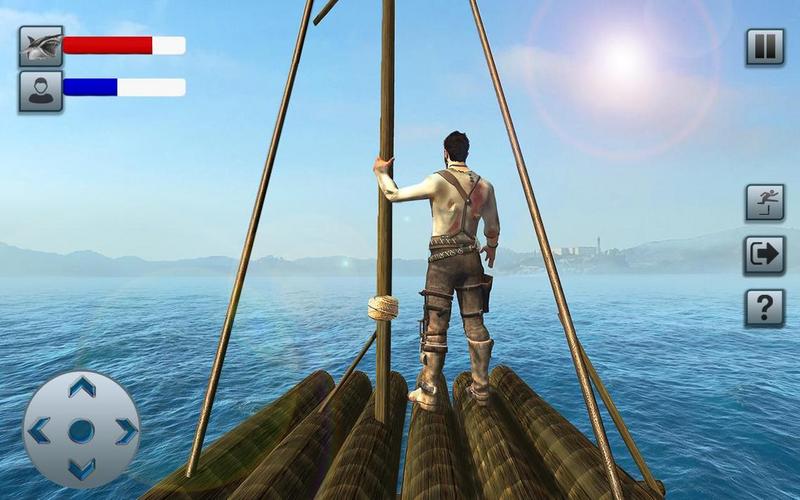The width and height of the screenshot is (800, 500).
Task: Pause the game
Action: point(764,47)
